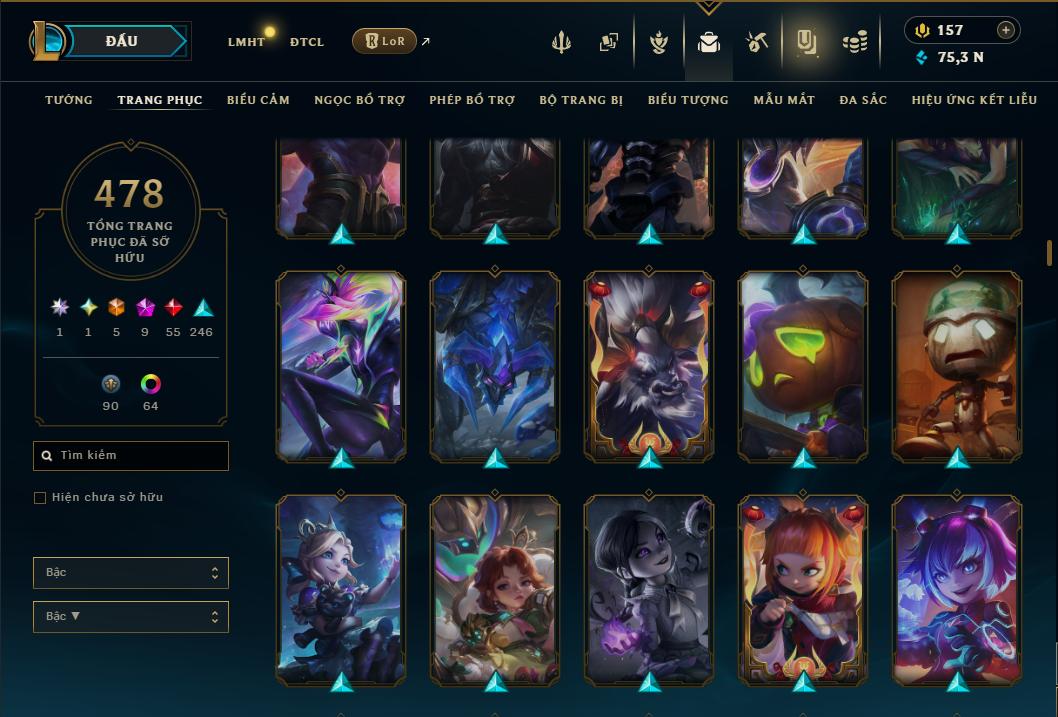The image size is (1058, 717).
Task: Go to the PHÉP BỔ TRỢ tab
Action: tap(472, 100)
